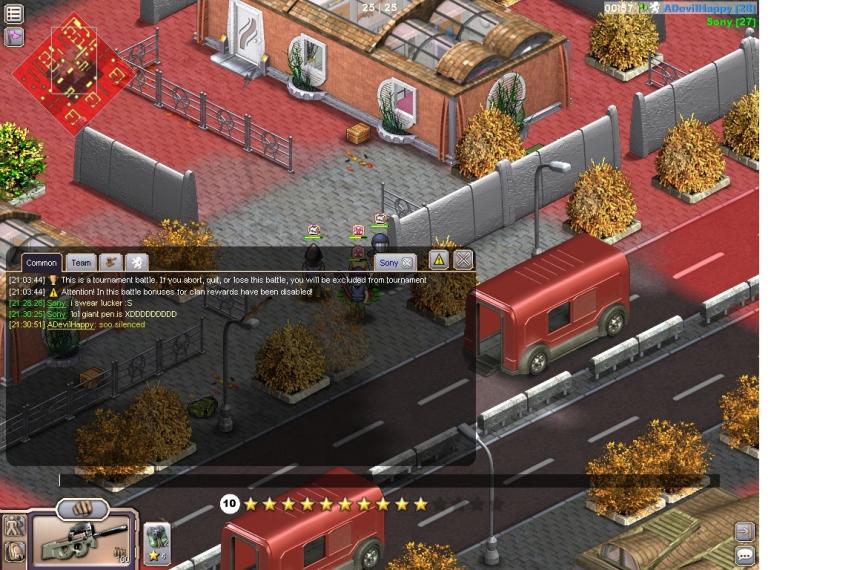
Task: Open the chat speech bubble button
Action: [x=744, y=555]
